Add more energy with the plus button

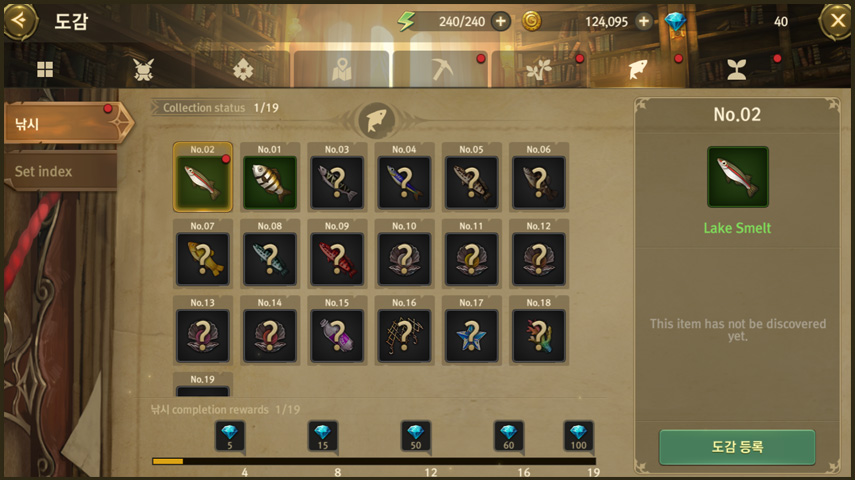click(x=500, y=21)
